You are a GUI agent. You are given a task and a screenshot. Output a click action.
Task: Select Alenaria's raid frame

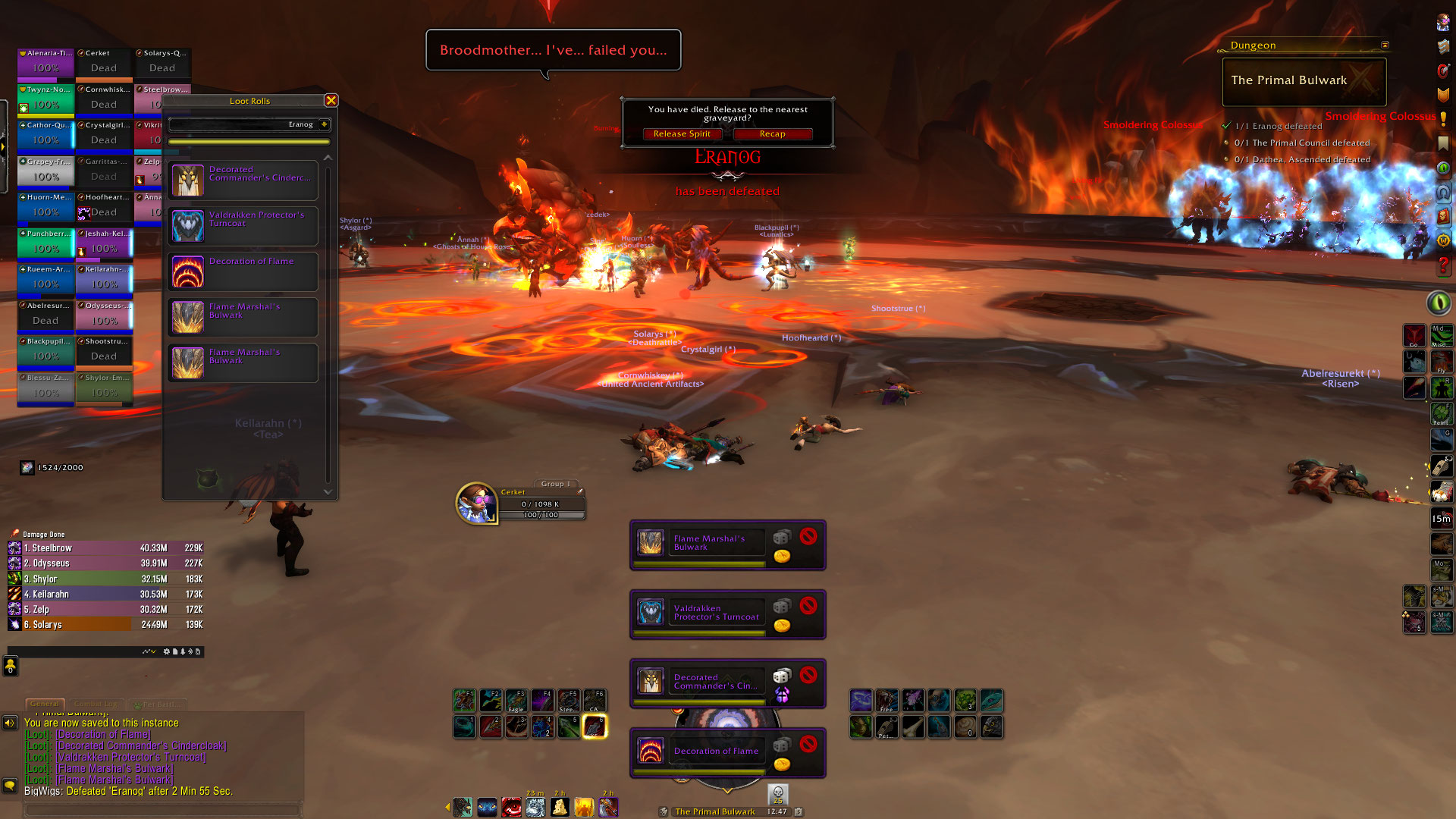click(45, 64)
